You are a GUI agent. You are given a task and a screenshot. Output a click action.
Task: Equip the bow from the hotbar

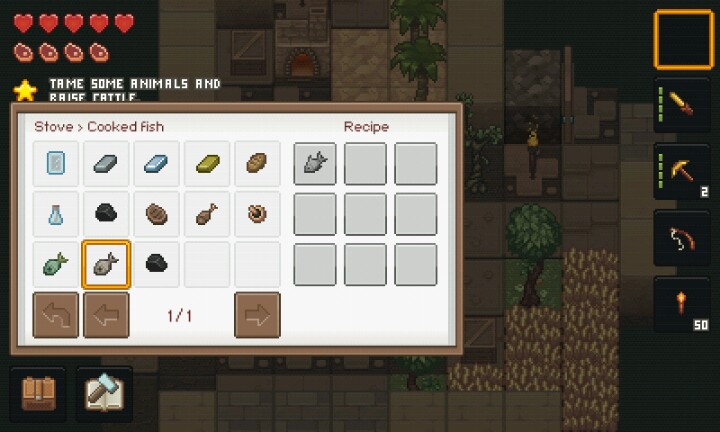click(x=684, y=238)
